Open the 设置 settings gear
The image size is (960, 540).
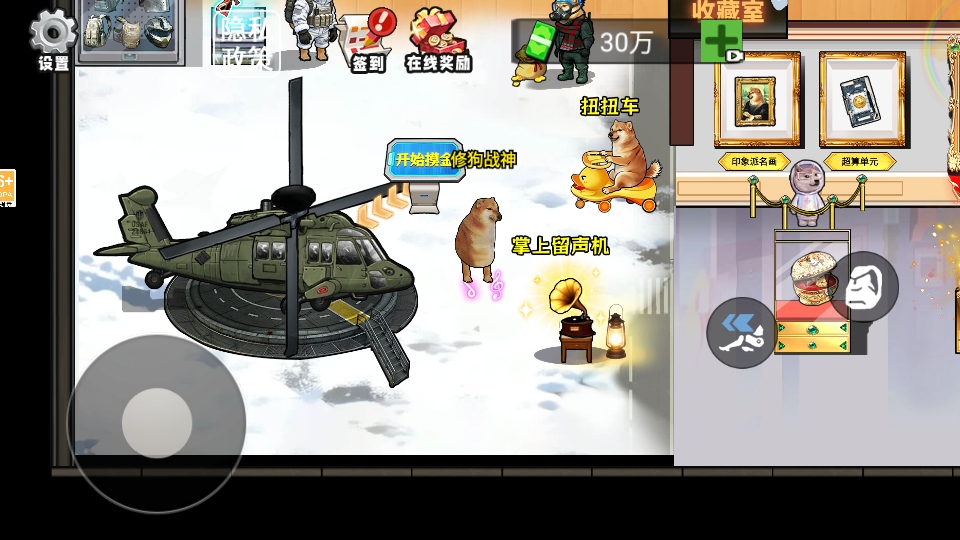(53, 38)
